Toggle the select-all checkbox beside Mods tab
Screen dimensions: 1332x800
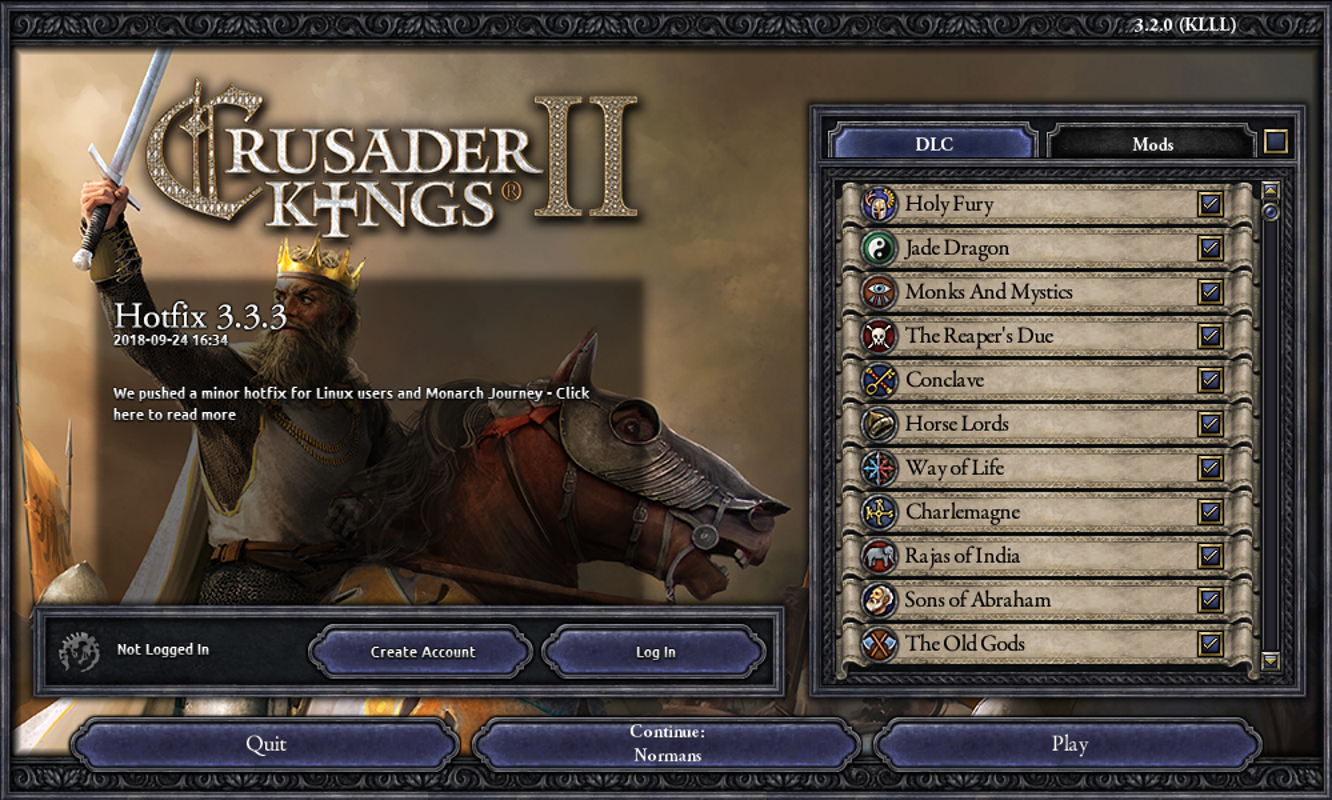[1275, 142]
